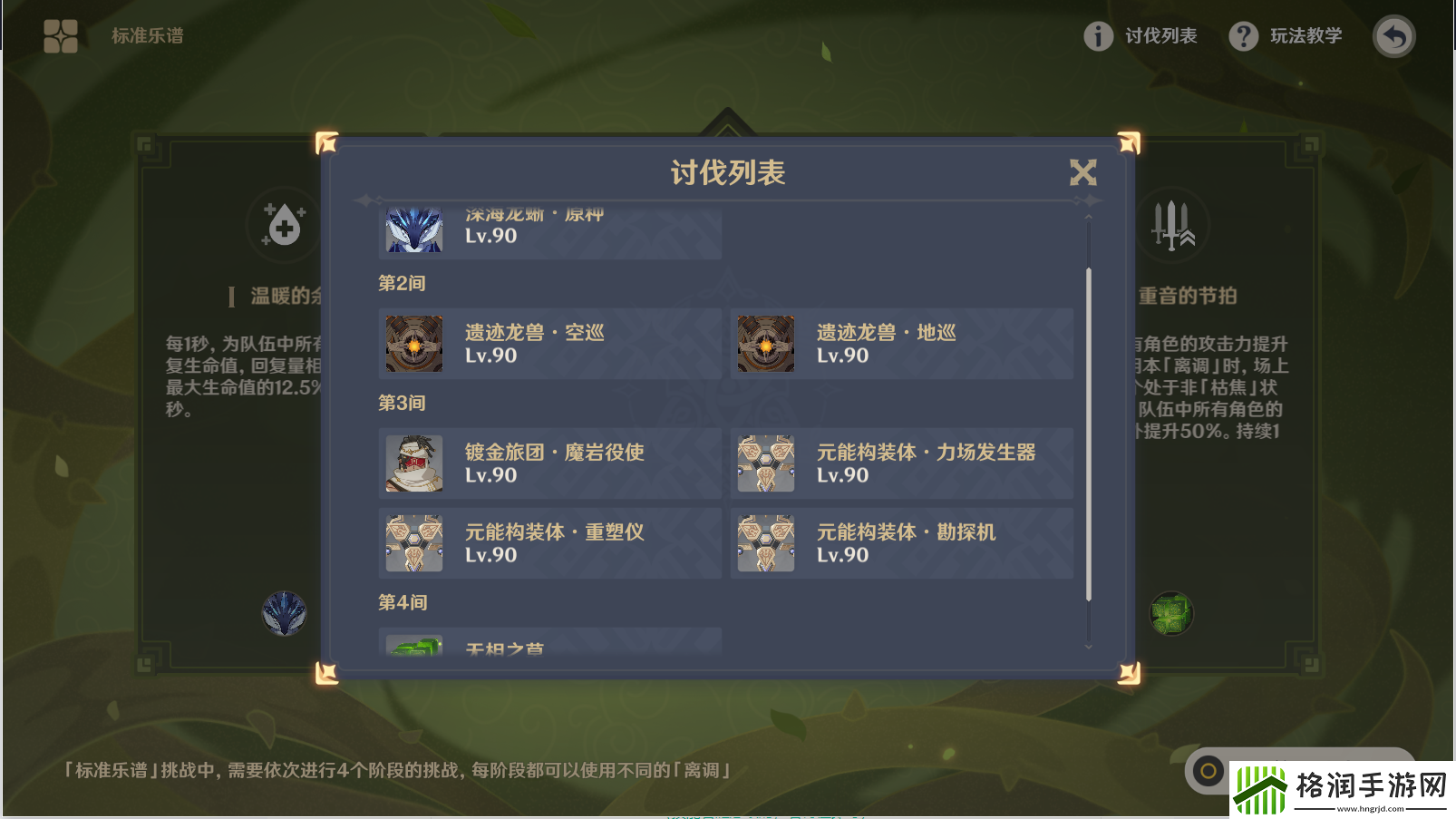Click the back arrow button top-right
1456x819 pixels.
pyautogui.click(x=1393, y=36)
